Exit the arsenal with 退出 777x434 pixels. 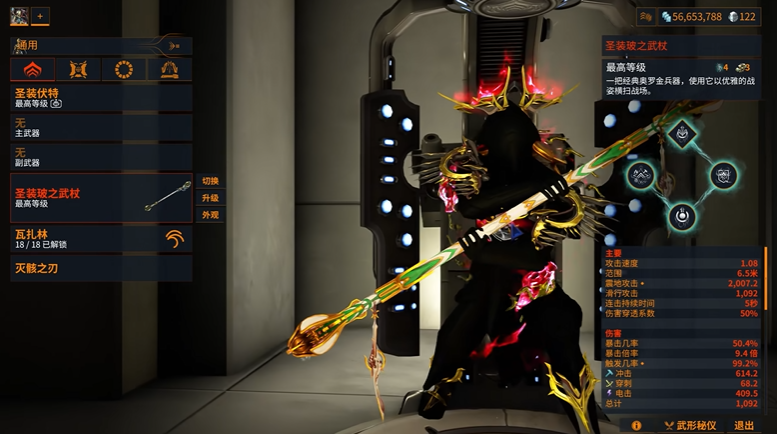click(x=745, y=425)
